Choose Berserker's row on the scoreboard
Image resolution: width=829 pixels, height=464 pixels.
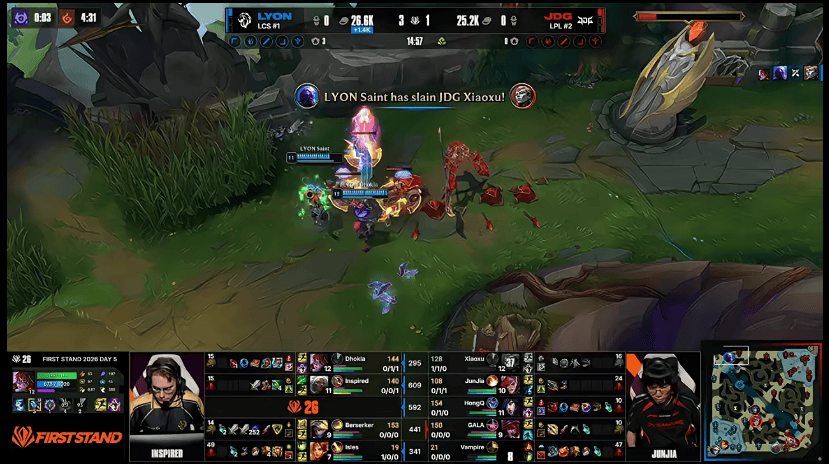[353, 428]
